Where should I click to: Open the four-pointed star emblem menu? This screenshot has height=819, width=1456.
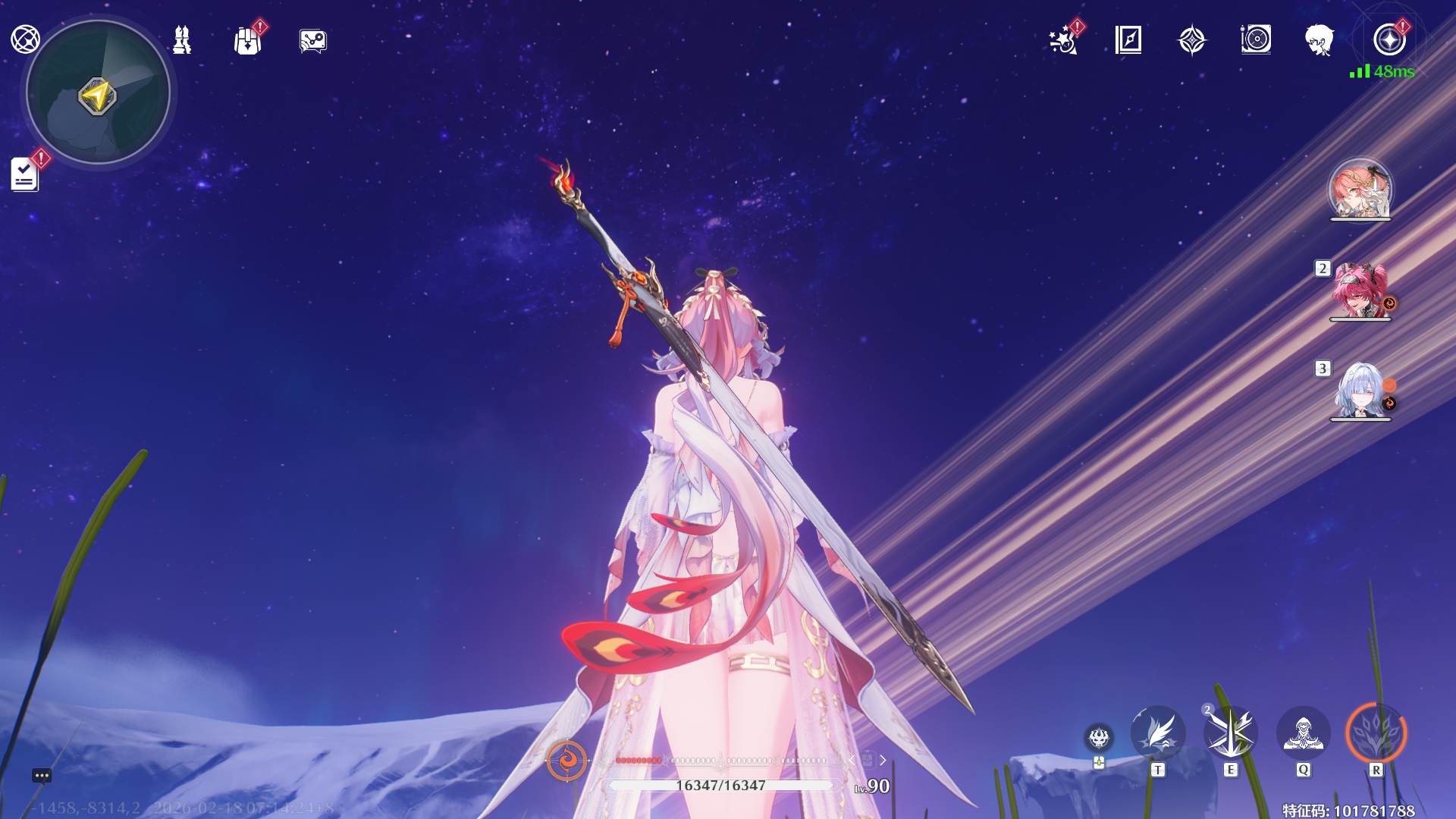coord(1191,40)
